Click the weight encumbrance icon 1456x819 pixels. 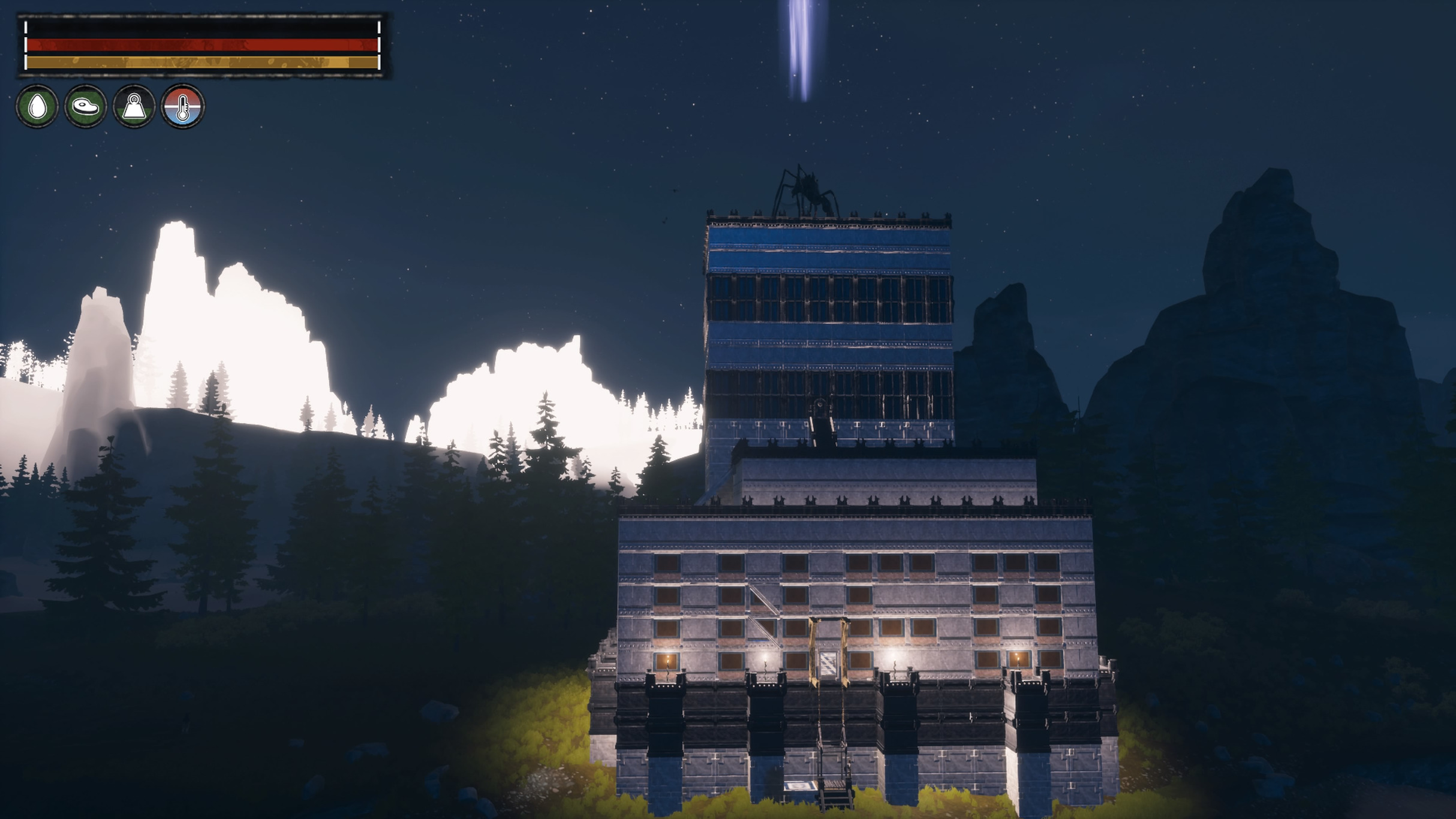(x=134, y=107)
